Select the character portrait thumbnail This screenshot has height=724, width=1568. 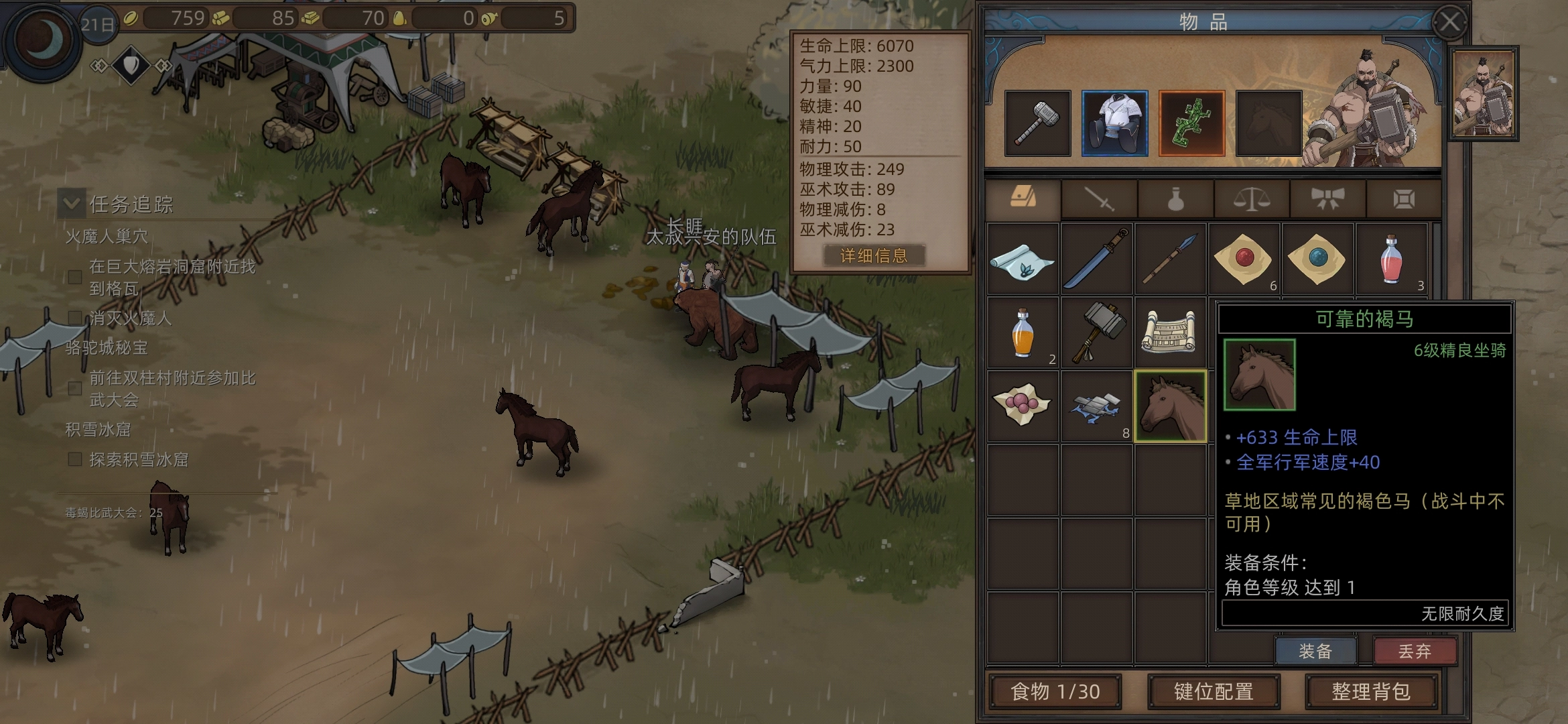click(1483, 94)
